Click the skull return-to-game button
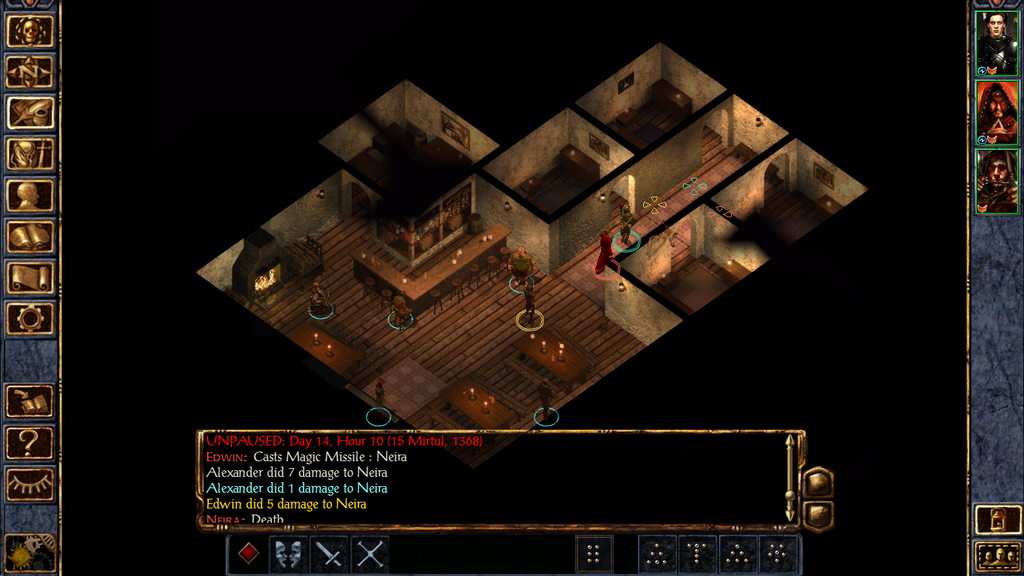Image resolution: width=1024 pixels, height=576 pixels. [30, 31]
